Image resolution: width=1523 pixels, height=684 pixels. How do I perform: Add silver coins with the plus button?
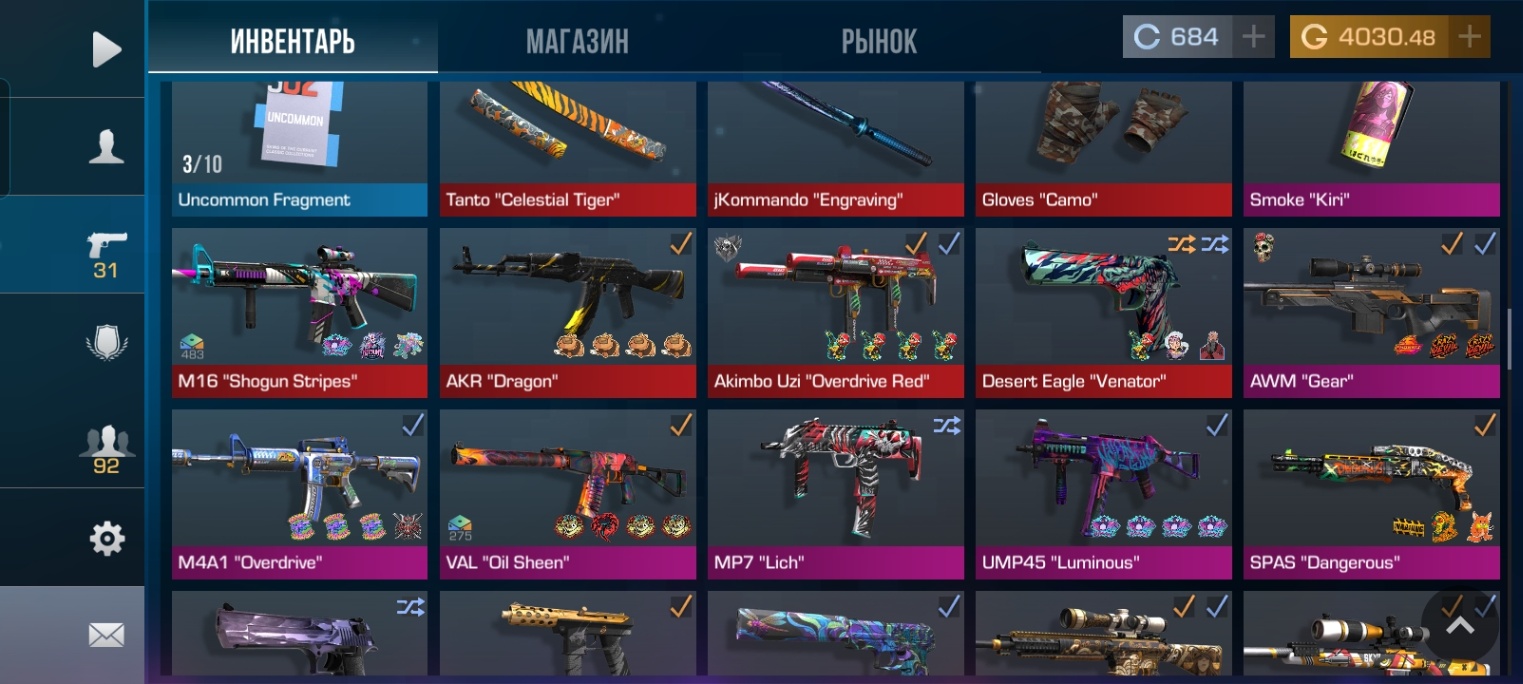pyautogui.click(x=1253, y=37)
